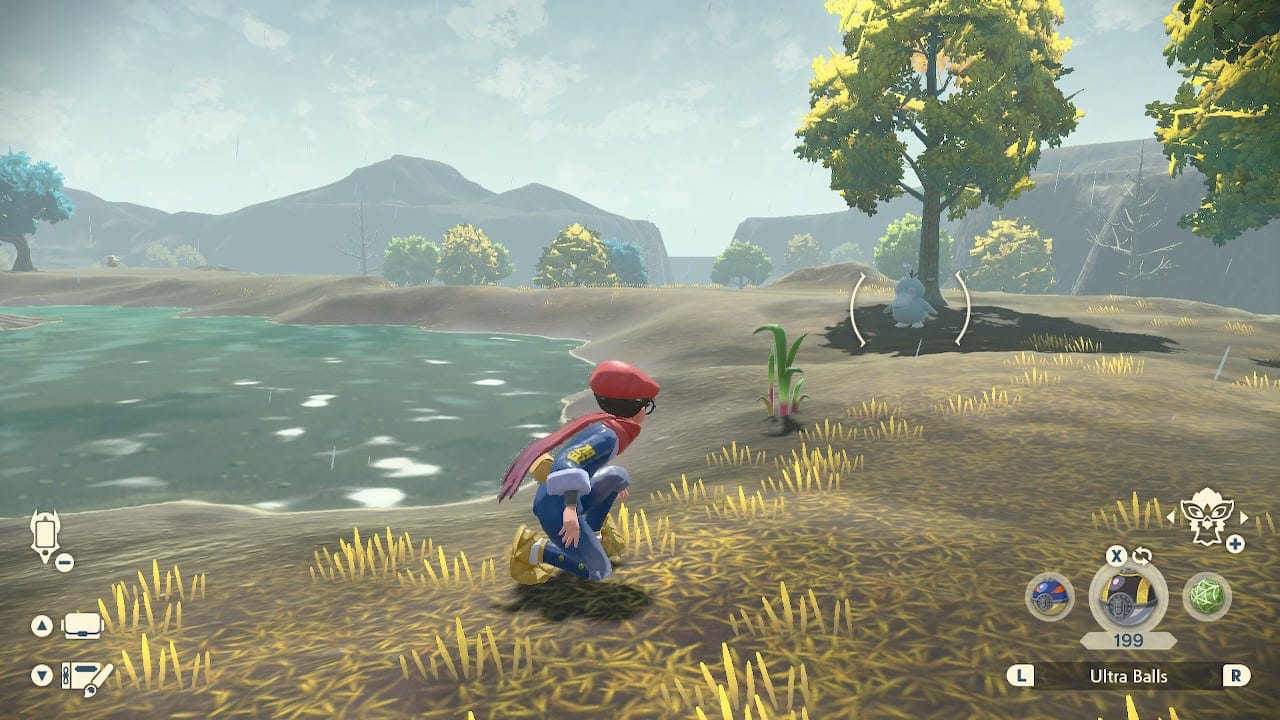Click the plus button next to the party icon
Screen dimensions: 1280x720
[1234, 541]
